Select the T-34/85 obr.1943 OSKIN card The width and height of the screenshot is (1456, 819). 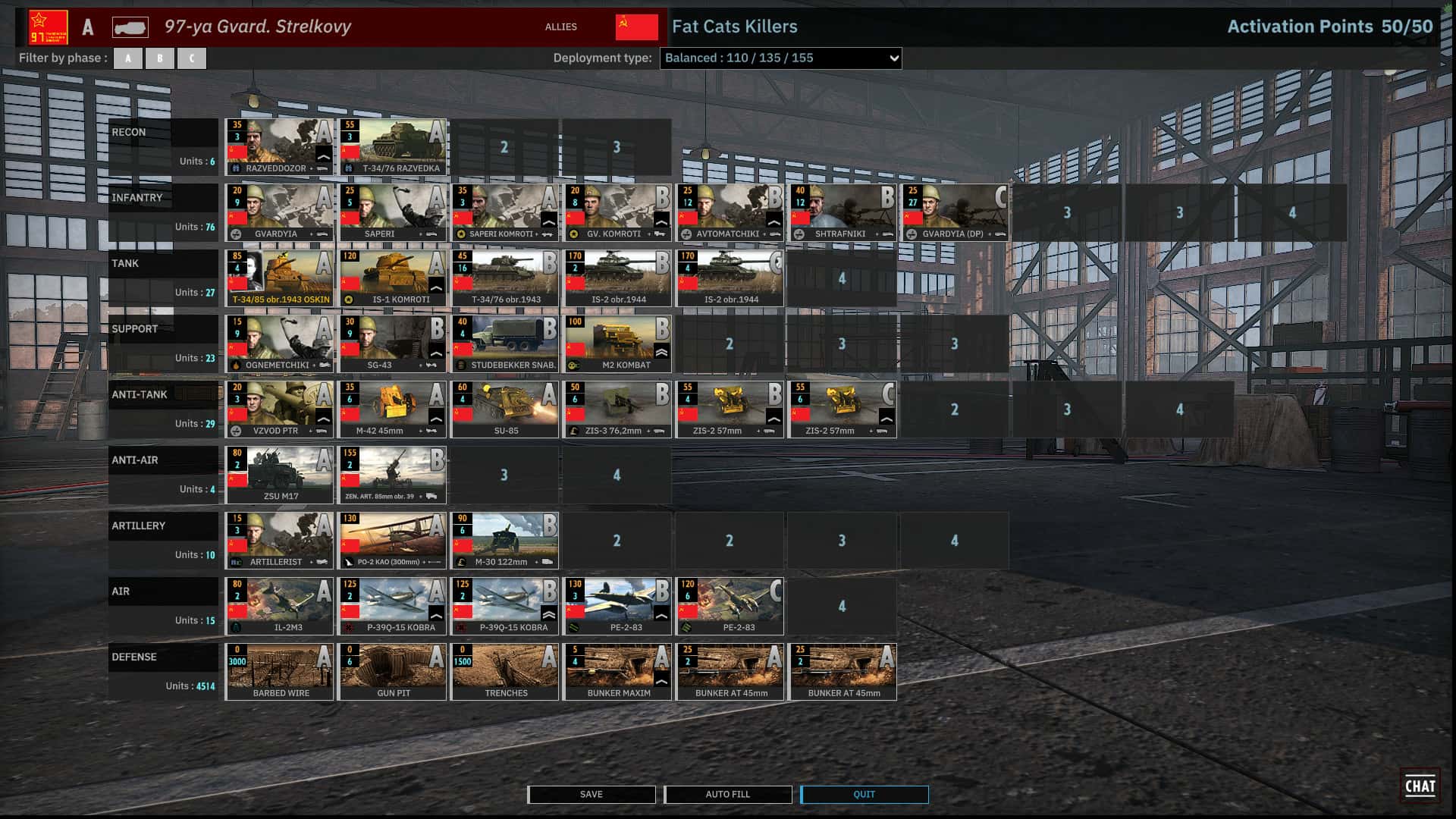pyautogui.click(x=279, y=277)
